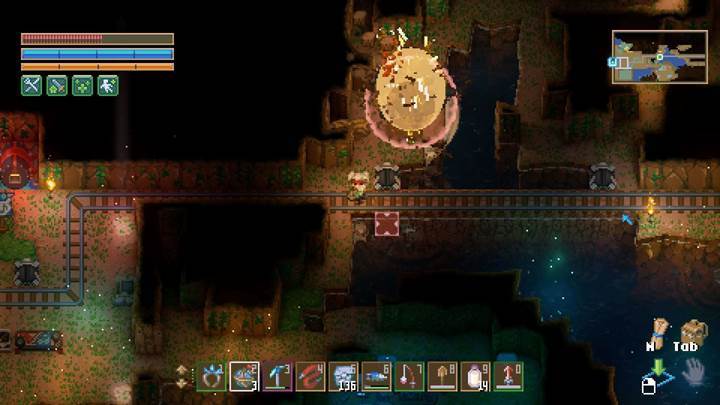Open the minimap in the corner

click(x=659, y=56)
